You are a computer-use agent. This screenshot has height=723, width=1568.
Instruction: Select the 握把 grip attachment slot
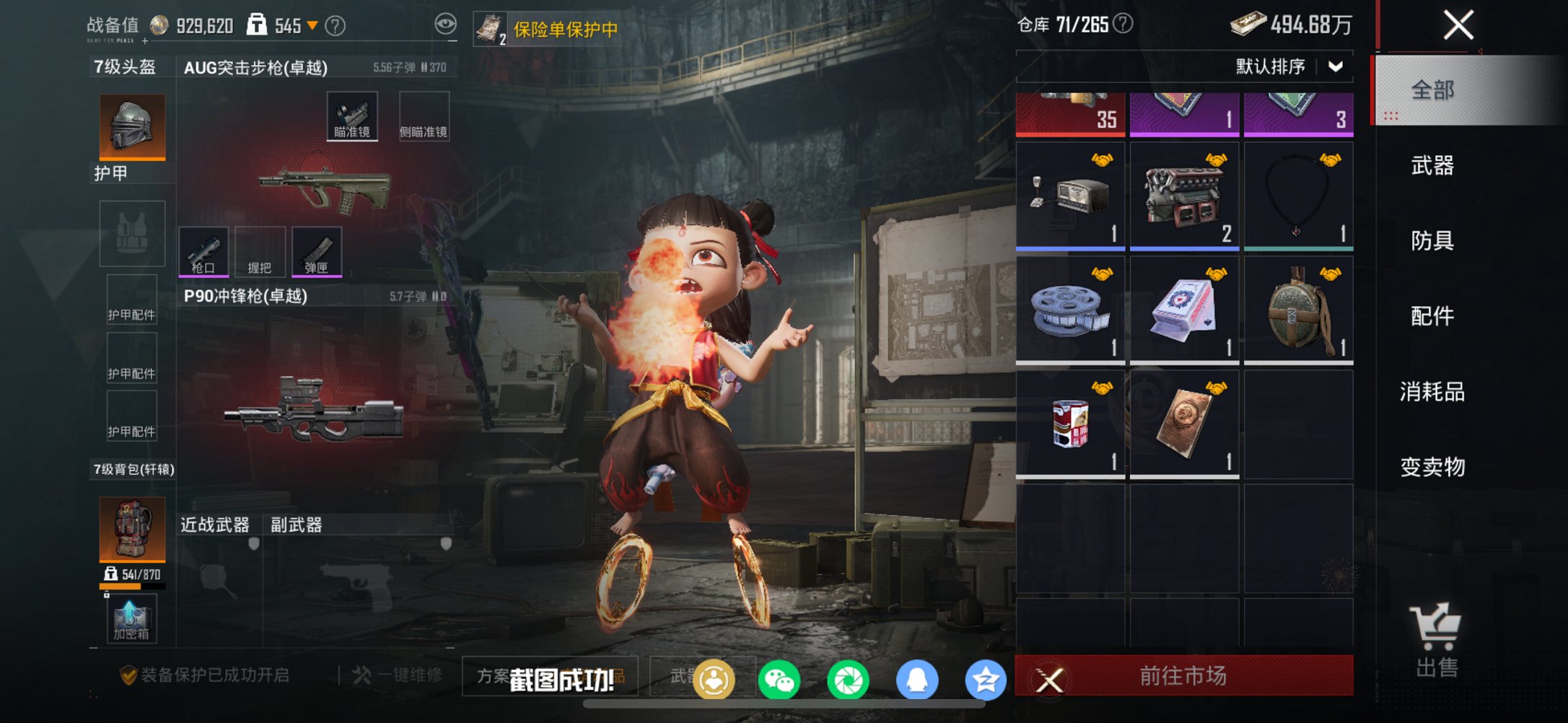click(260, 252)
